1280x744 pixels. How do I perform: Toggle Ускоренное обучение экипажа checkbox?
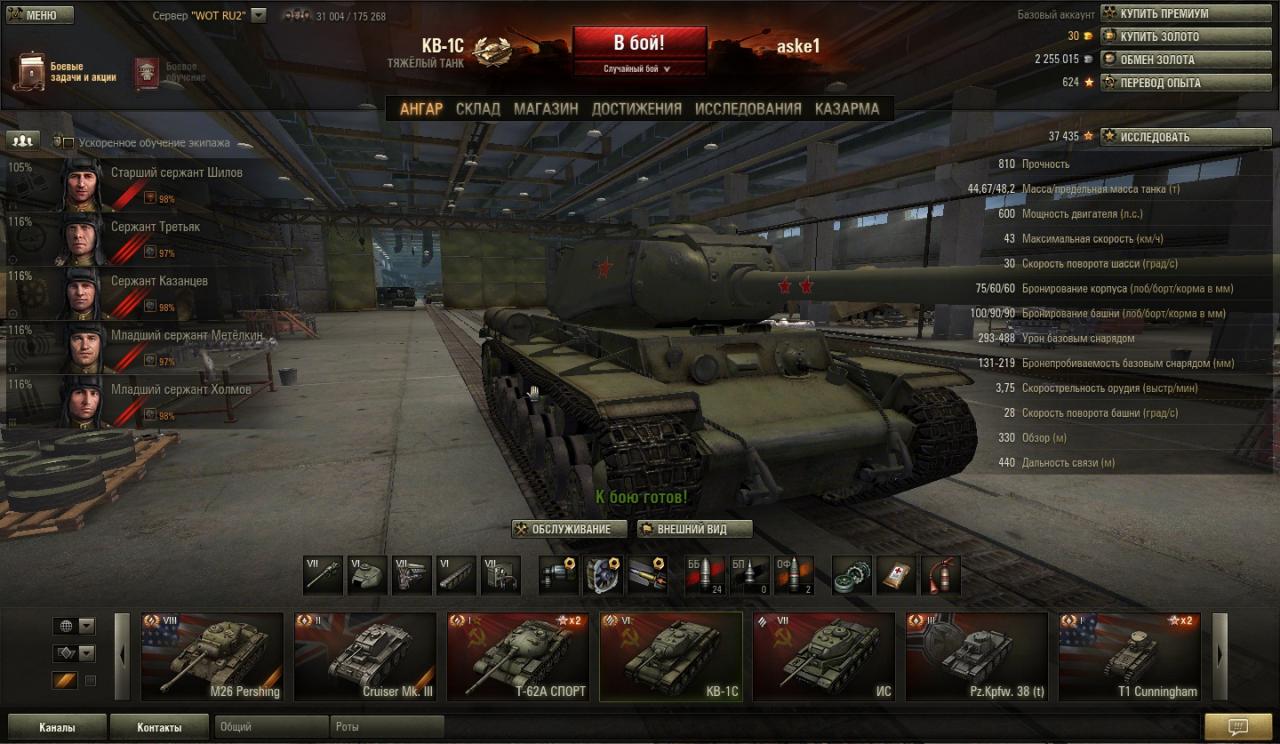coord(69,143)
